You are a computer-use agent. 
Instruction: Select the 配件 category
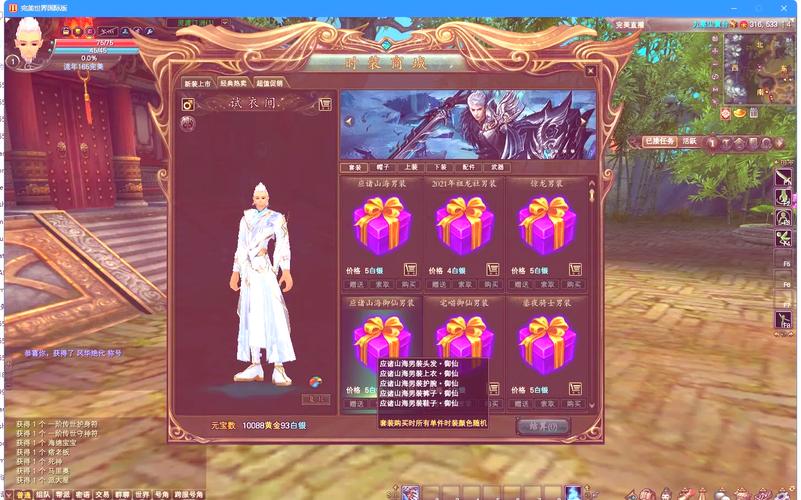click(470, 167)
